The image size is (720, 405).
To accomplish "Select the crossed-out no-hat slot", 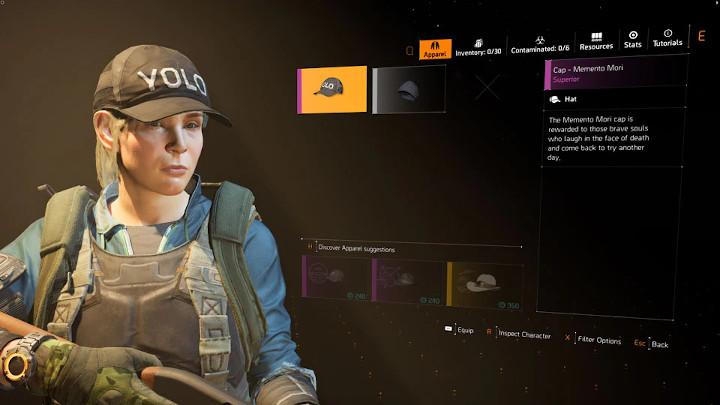I will 487,88.
